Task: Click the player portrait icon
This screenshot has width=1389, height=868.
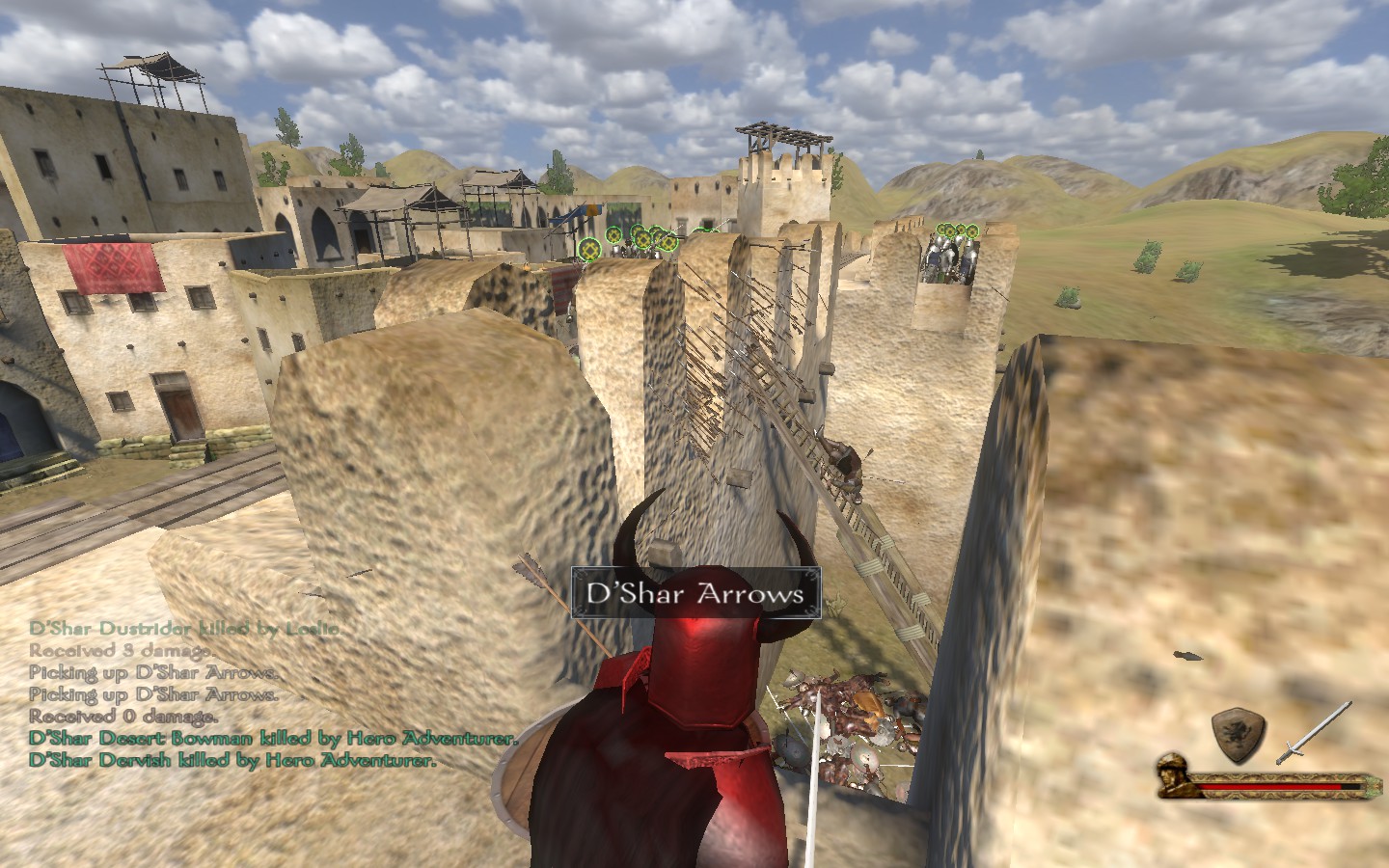Action: point(1177,776)
